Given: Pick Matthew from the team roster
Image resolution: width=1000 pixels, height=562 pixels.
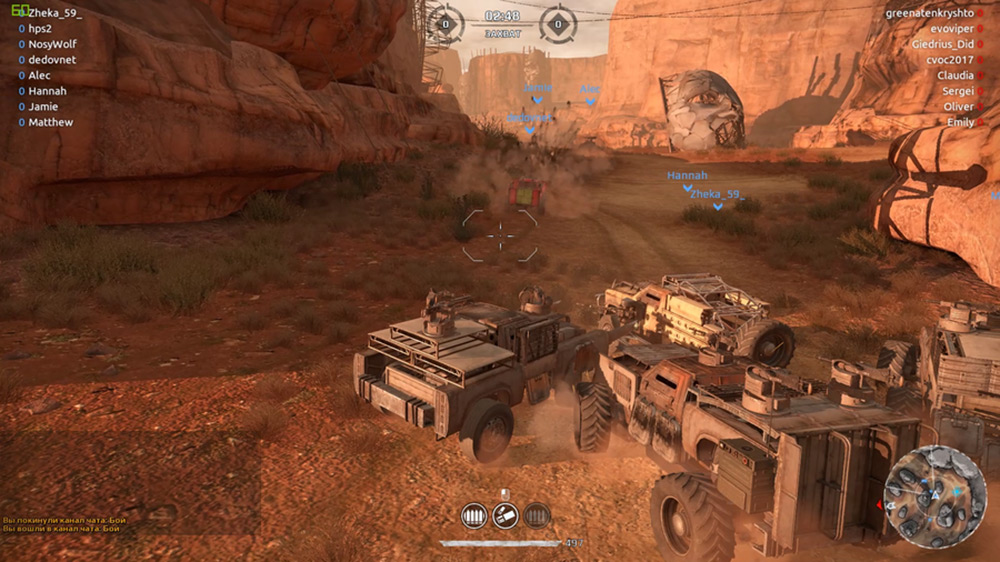Looking at the screenshot, I should (50, 122).
